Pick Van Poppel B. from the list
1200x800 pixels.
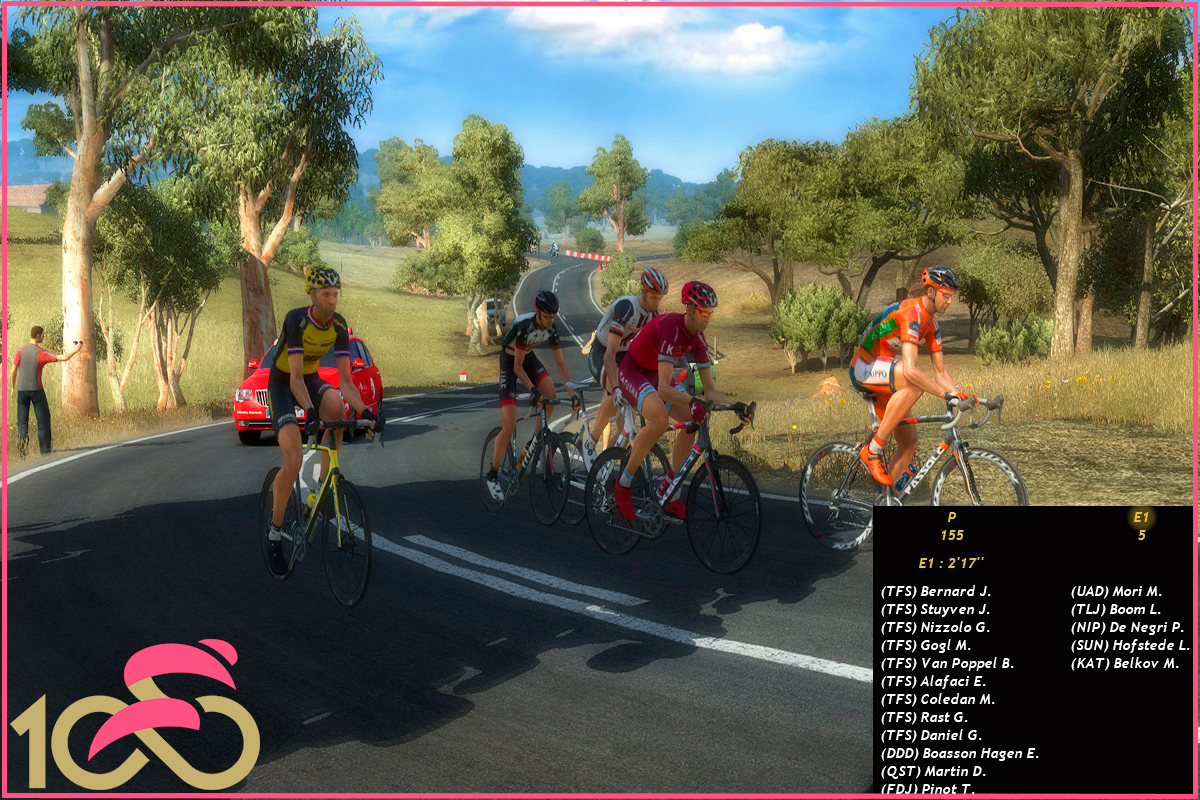coord(947,663)
